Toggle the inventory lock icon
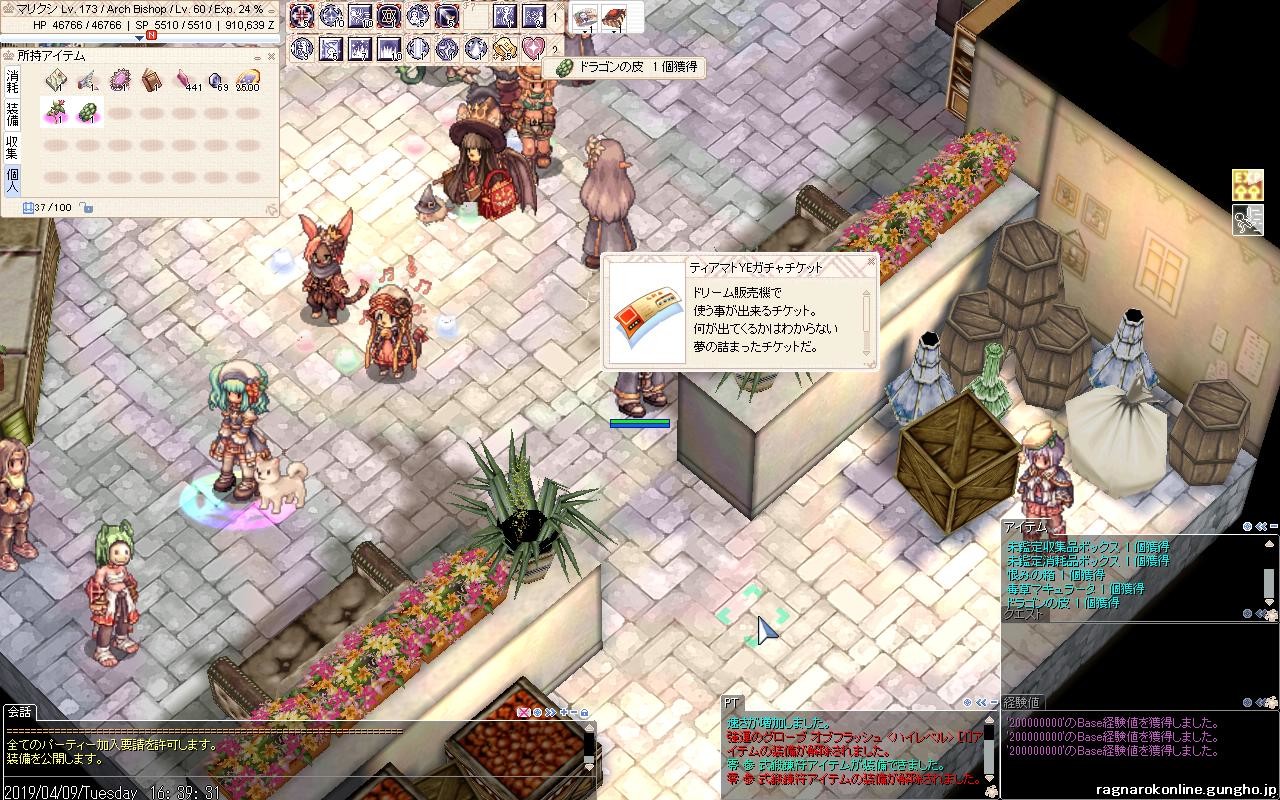The image size is (1280, 800). point(87,207)
